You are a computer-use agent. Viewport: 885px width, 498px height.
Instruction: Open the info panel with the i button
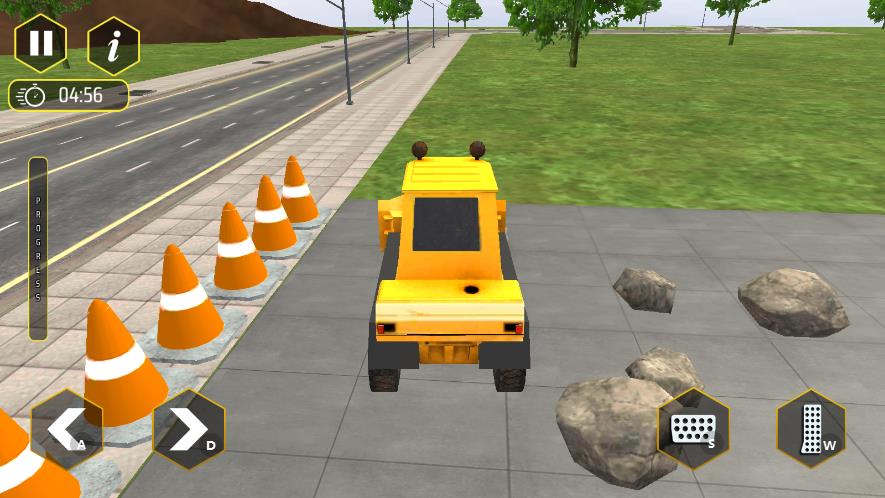[x=113, y=45]
